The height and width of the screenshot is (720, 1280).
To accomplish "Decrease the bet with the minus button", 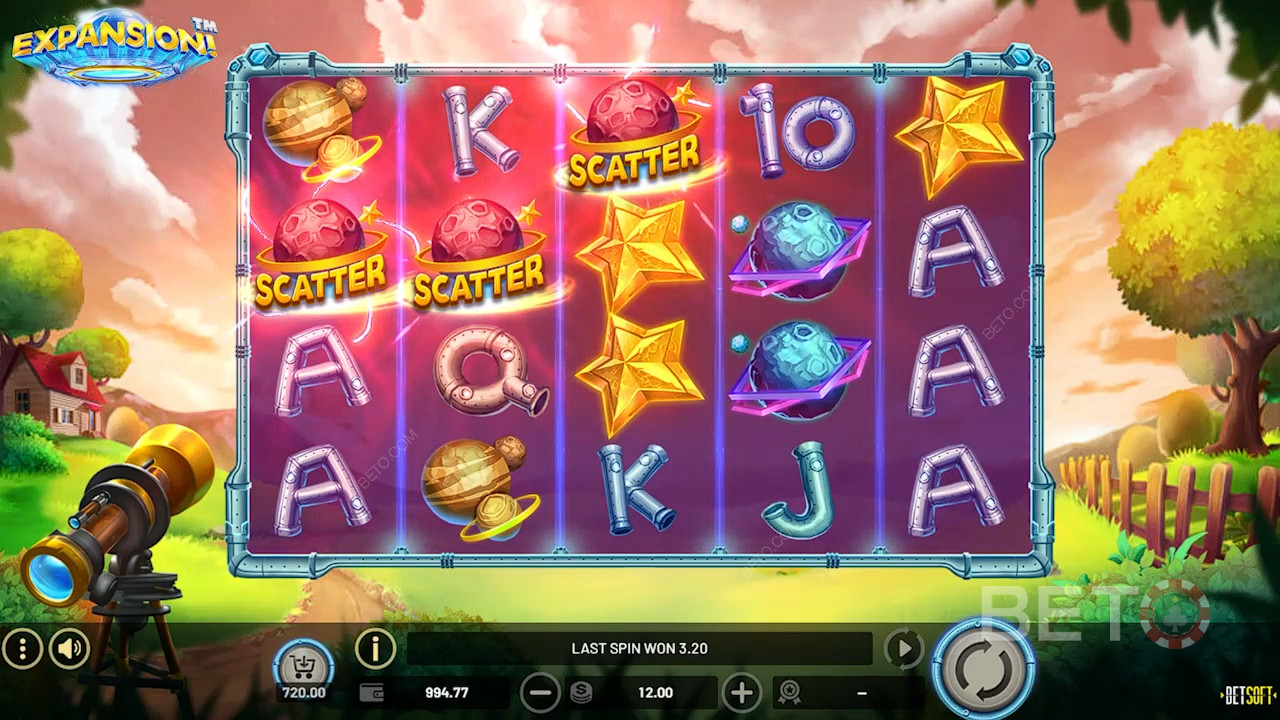I will click(x=540, y=692).
